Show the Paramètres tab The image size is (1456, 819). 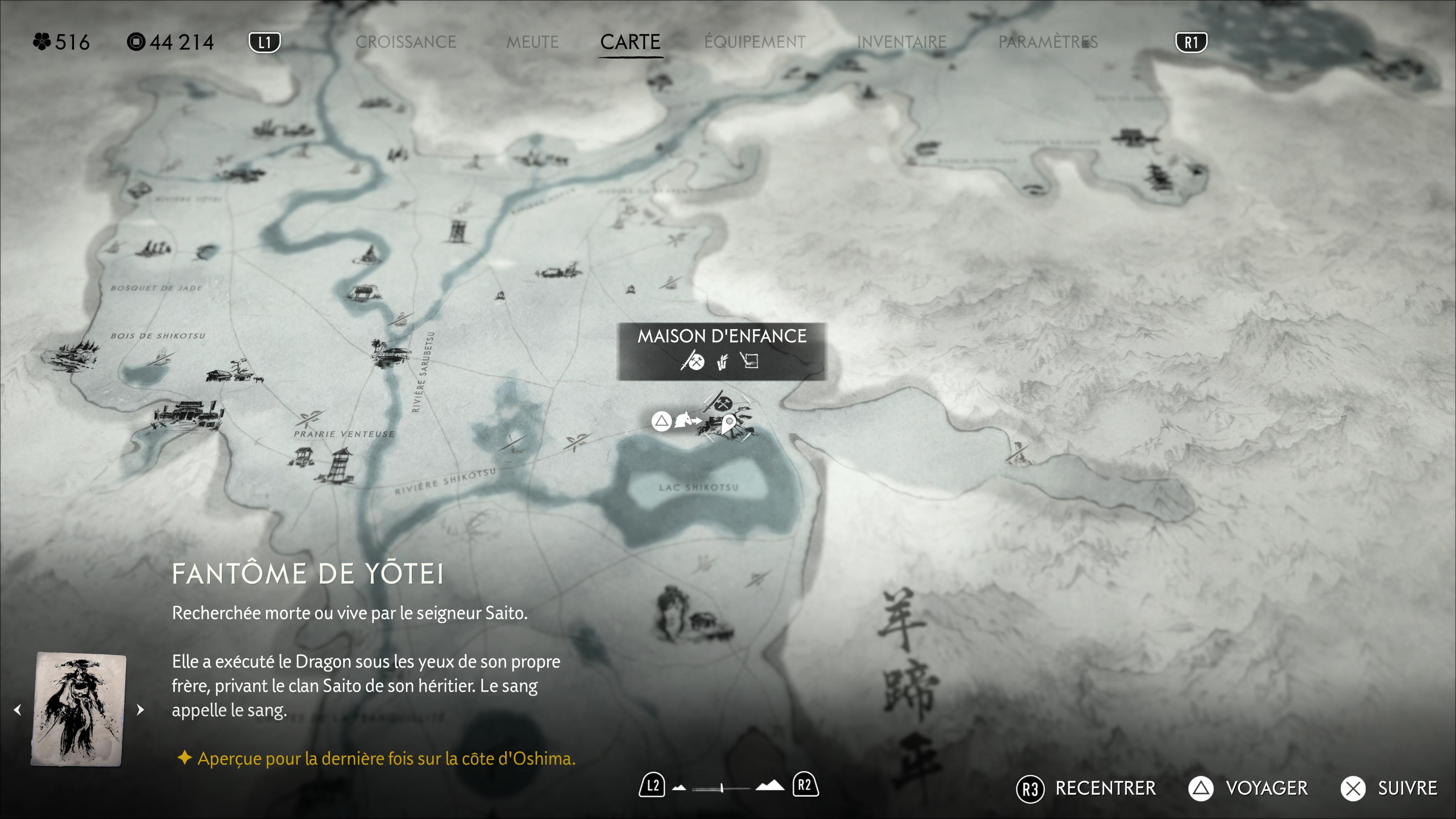coord(1048,42)
